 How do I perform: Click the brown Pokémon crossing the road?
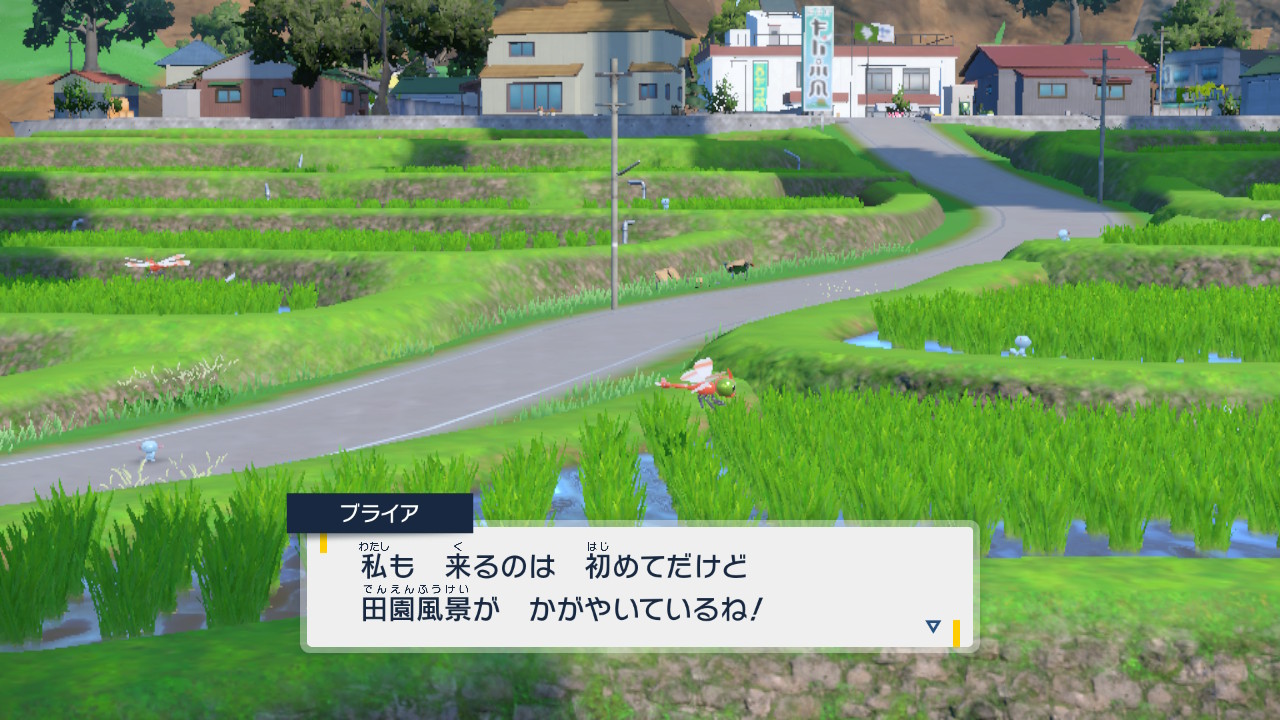click(x=740, y=268)
